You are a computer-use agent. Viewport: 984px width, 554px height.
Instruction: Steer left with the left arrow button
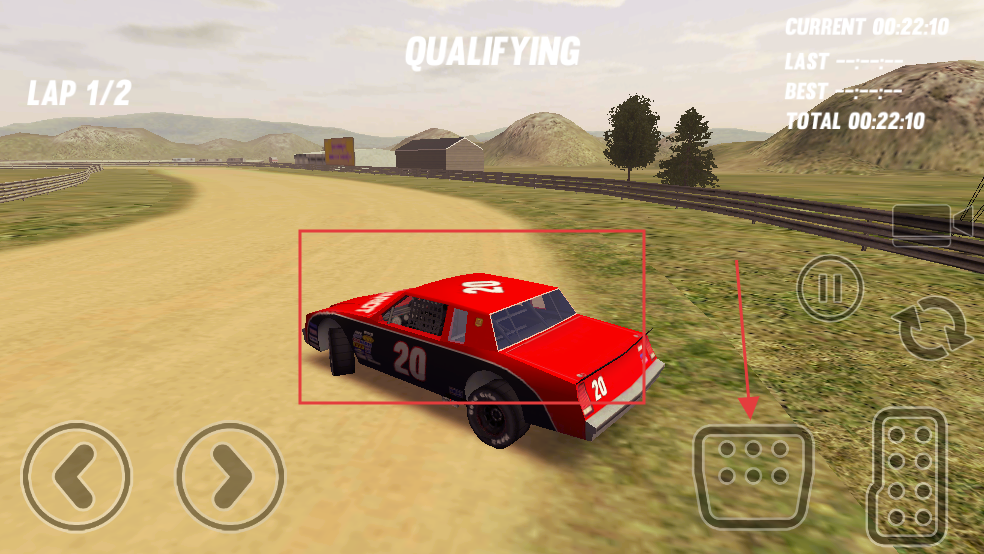pyautogui.click(x=76, y=476)
